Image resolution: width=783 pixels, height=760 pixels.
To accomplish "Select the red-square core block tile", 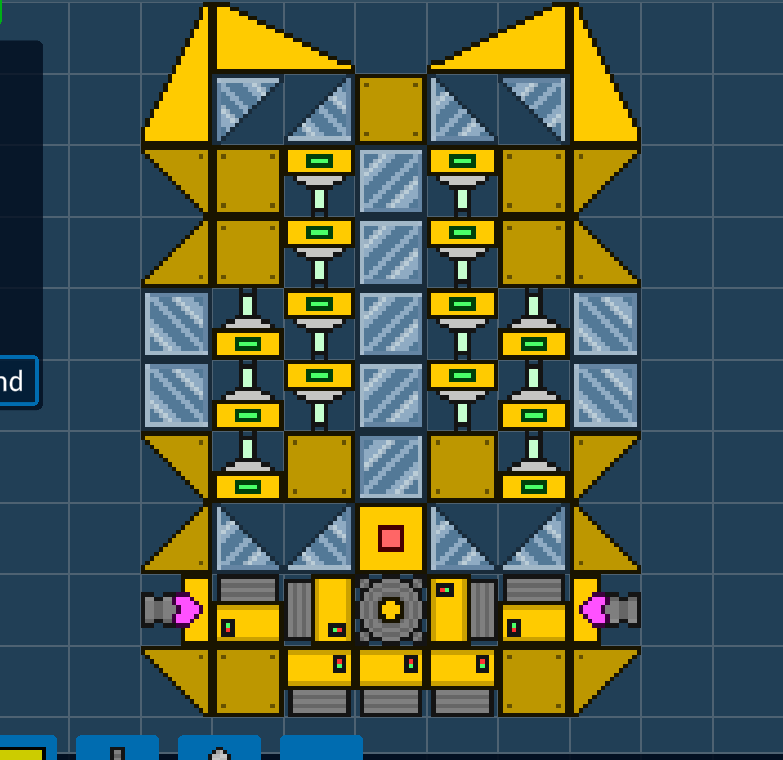I will click(x=391, y=538).
